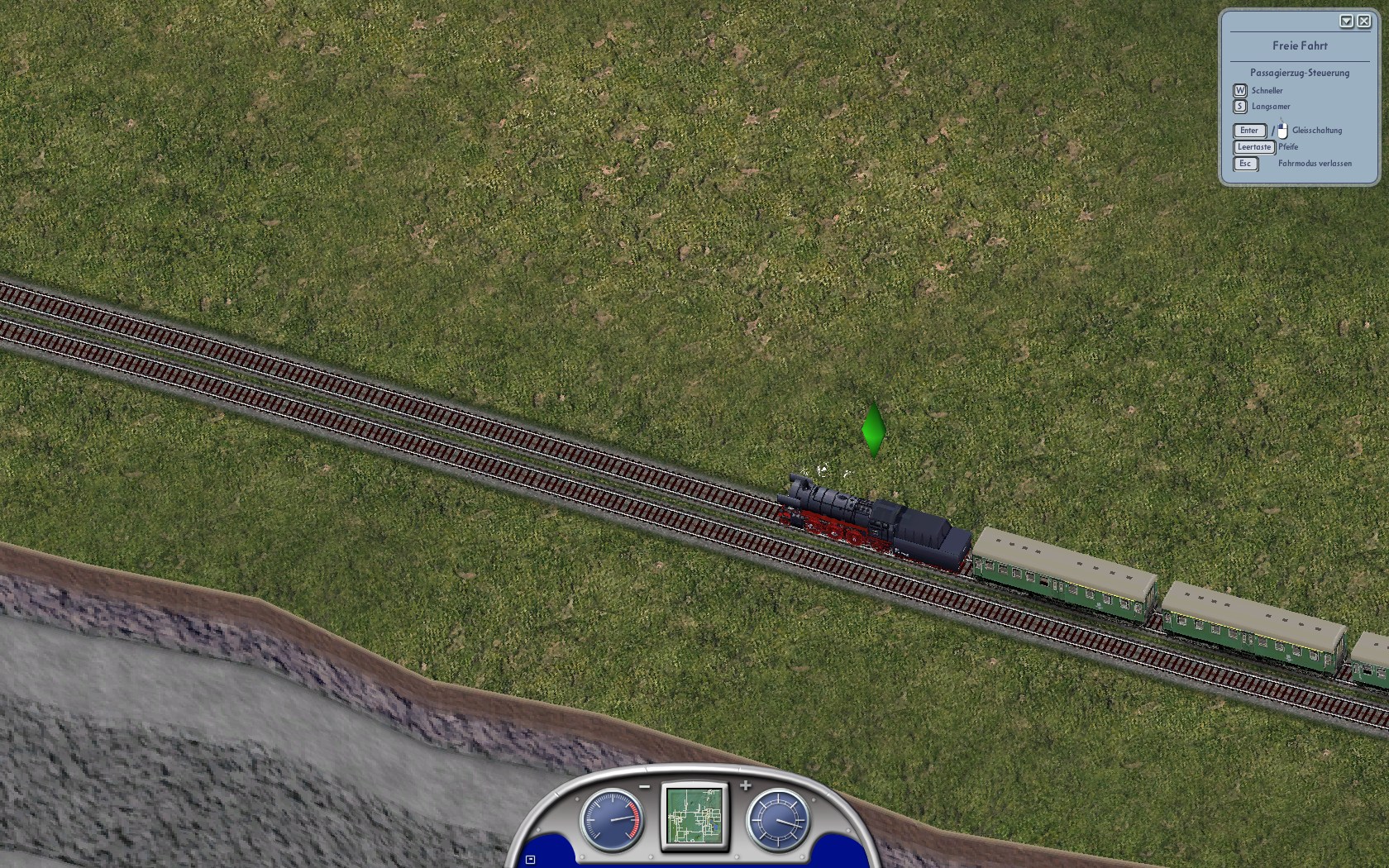Viewport: 1389px width, 868px height.
Task: Open the minimap on the dashboard
Action: click(x=695, y=815)
